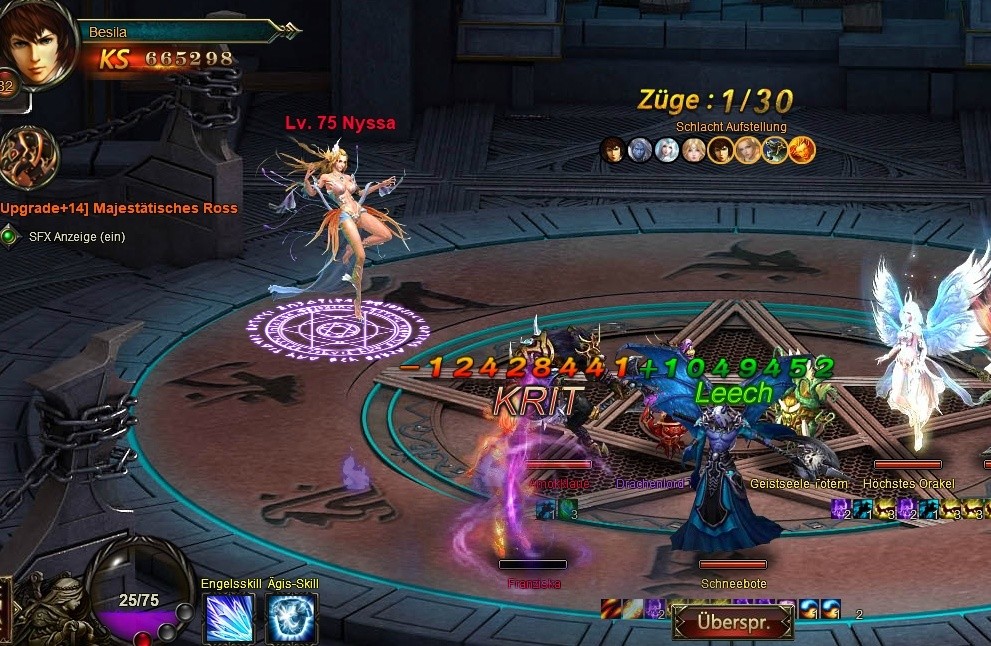This screenshot has height=646, width=991.
Task: Select the Majestätisches Ross mount icon
Action: click(x=28, y=158)
